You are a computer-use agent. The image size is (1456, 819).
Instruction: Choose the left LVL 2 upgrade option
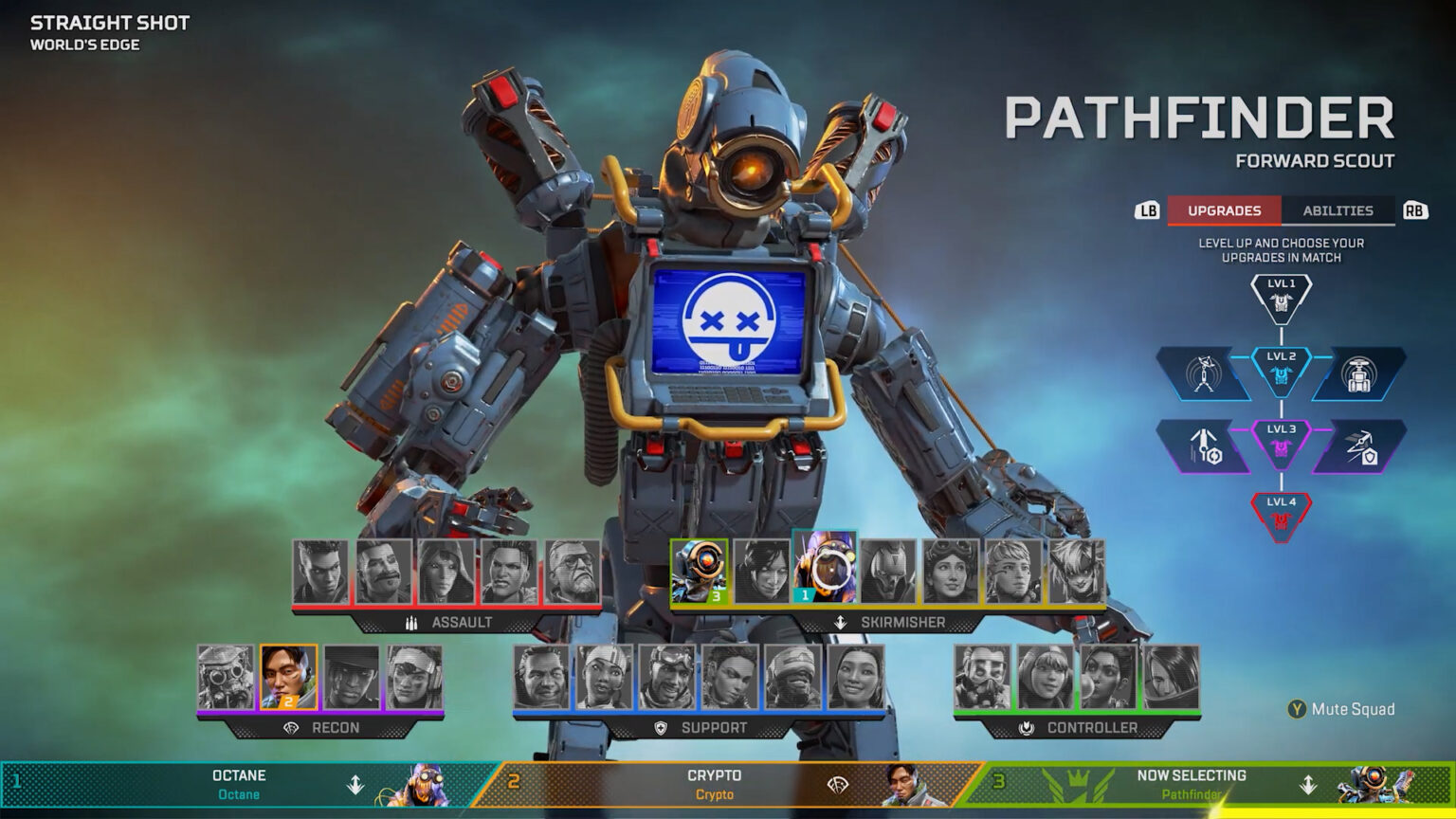[x=1204, y=372]
